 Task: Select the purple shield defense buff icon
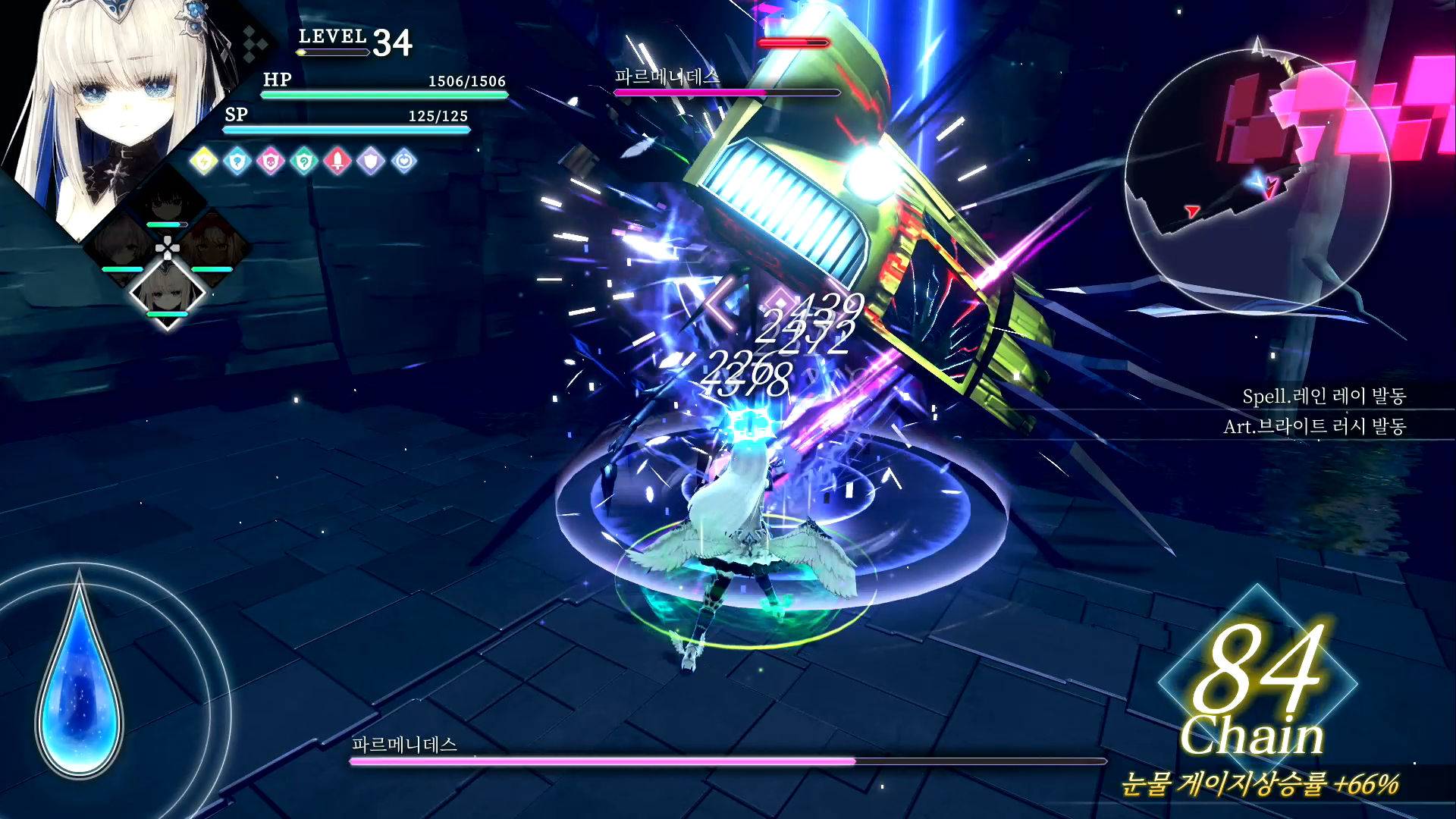pyautogui.click(x=369, y=162)
